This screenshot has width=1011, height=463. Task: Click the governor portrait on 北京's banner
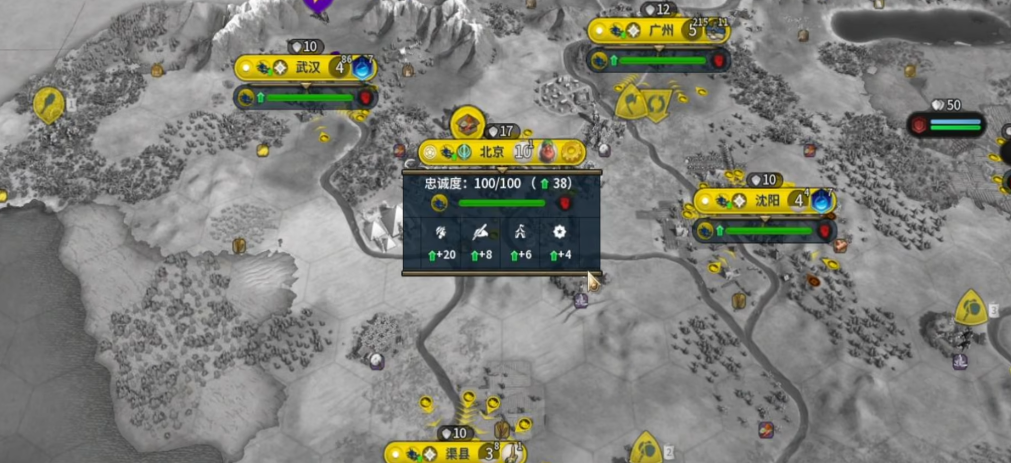click(548, 152)
